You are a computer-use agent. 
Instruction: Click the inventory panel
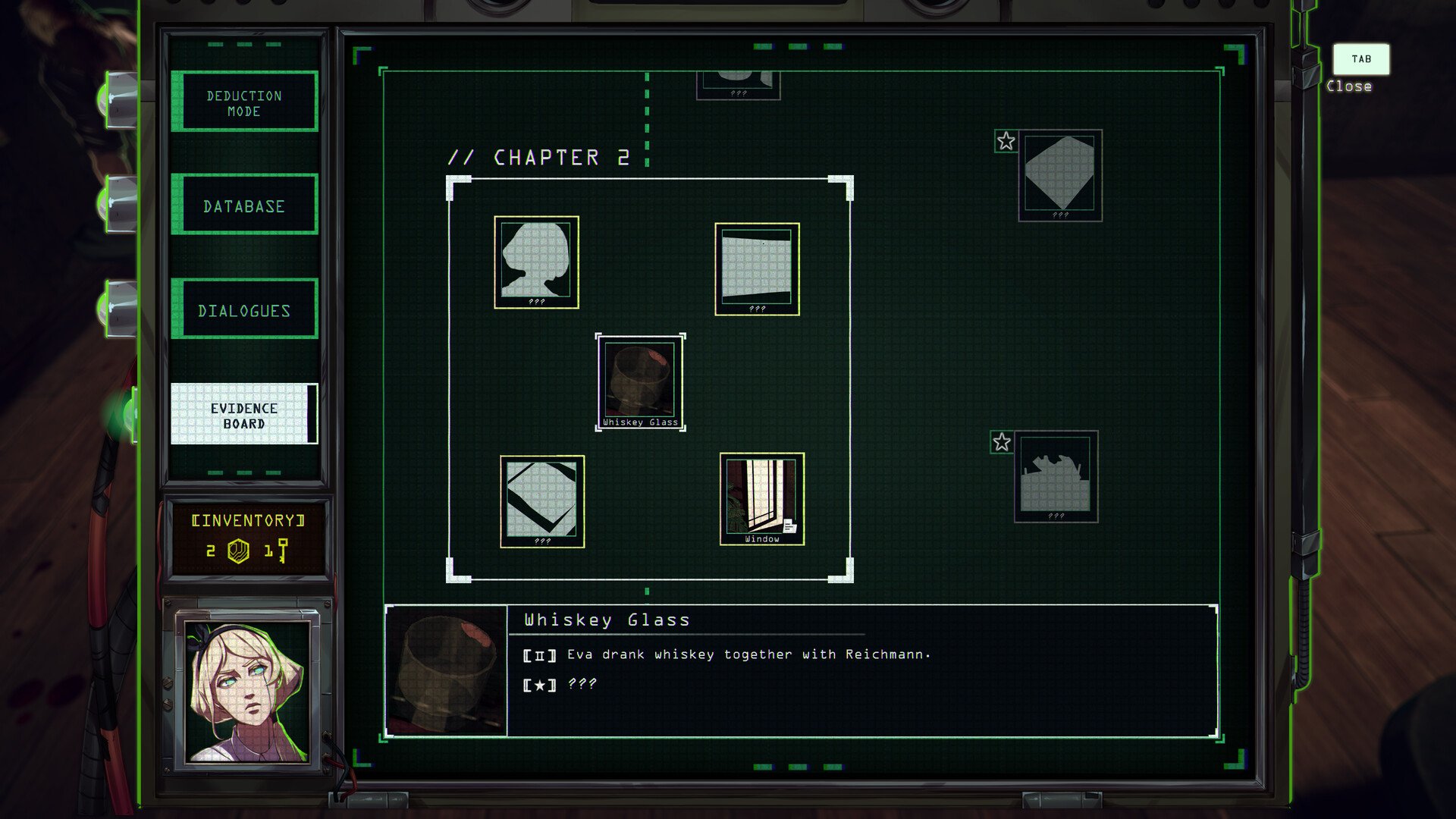[x=246, y=537]
